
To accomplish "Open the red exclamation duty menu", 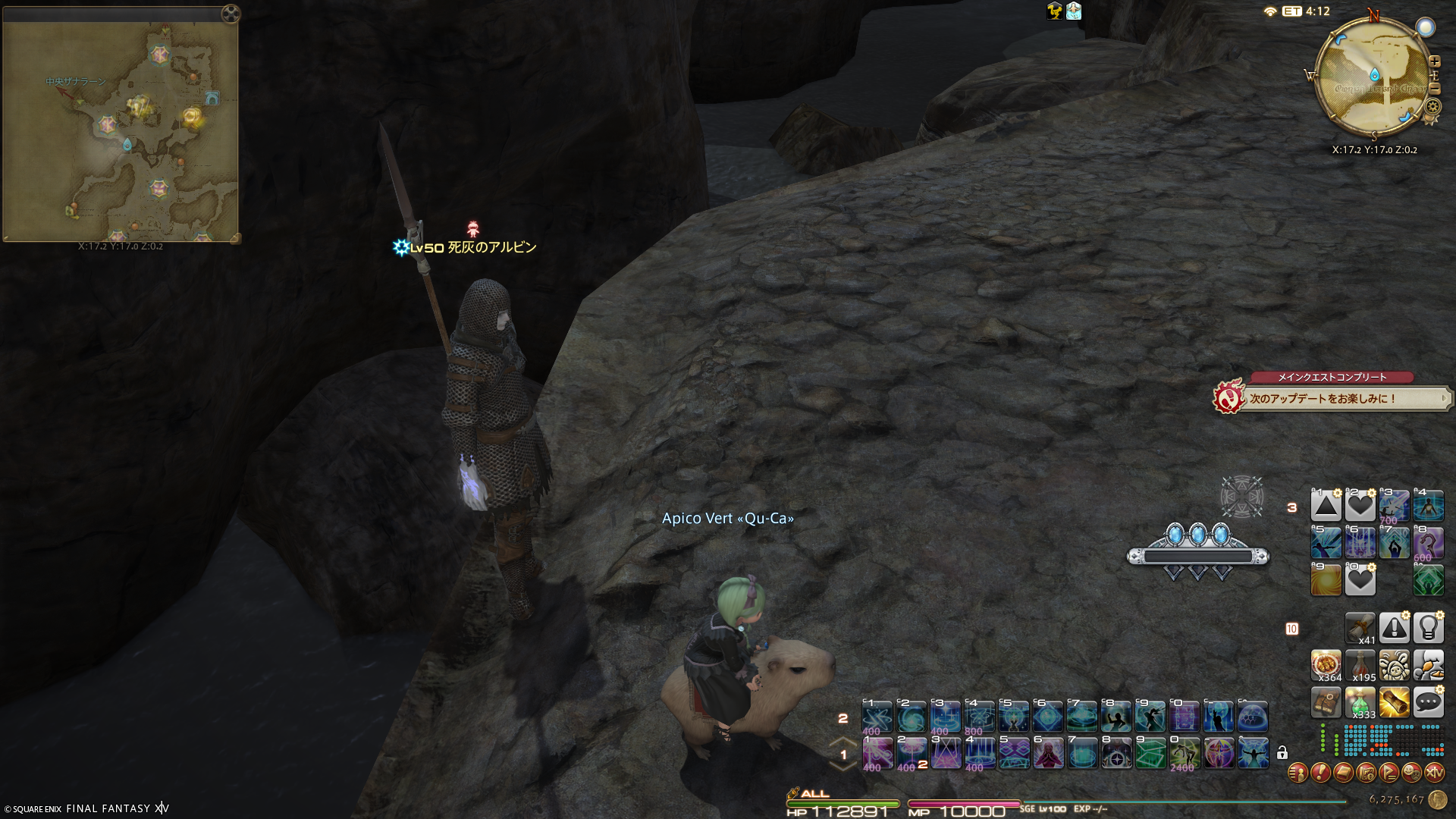I will (x=1320, y=773).
